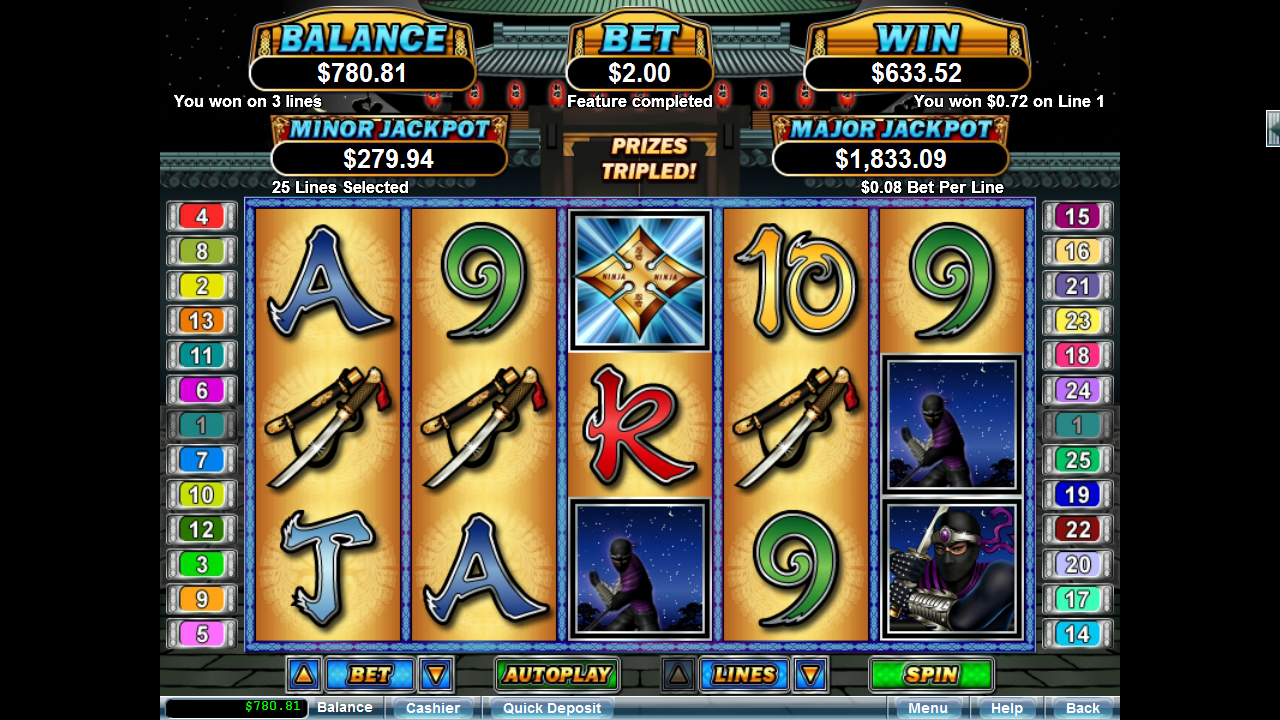1280x720 pixels.
Task: Choose payline 14 marker
Action: (1077, 634)
